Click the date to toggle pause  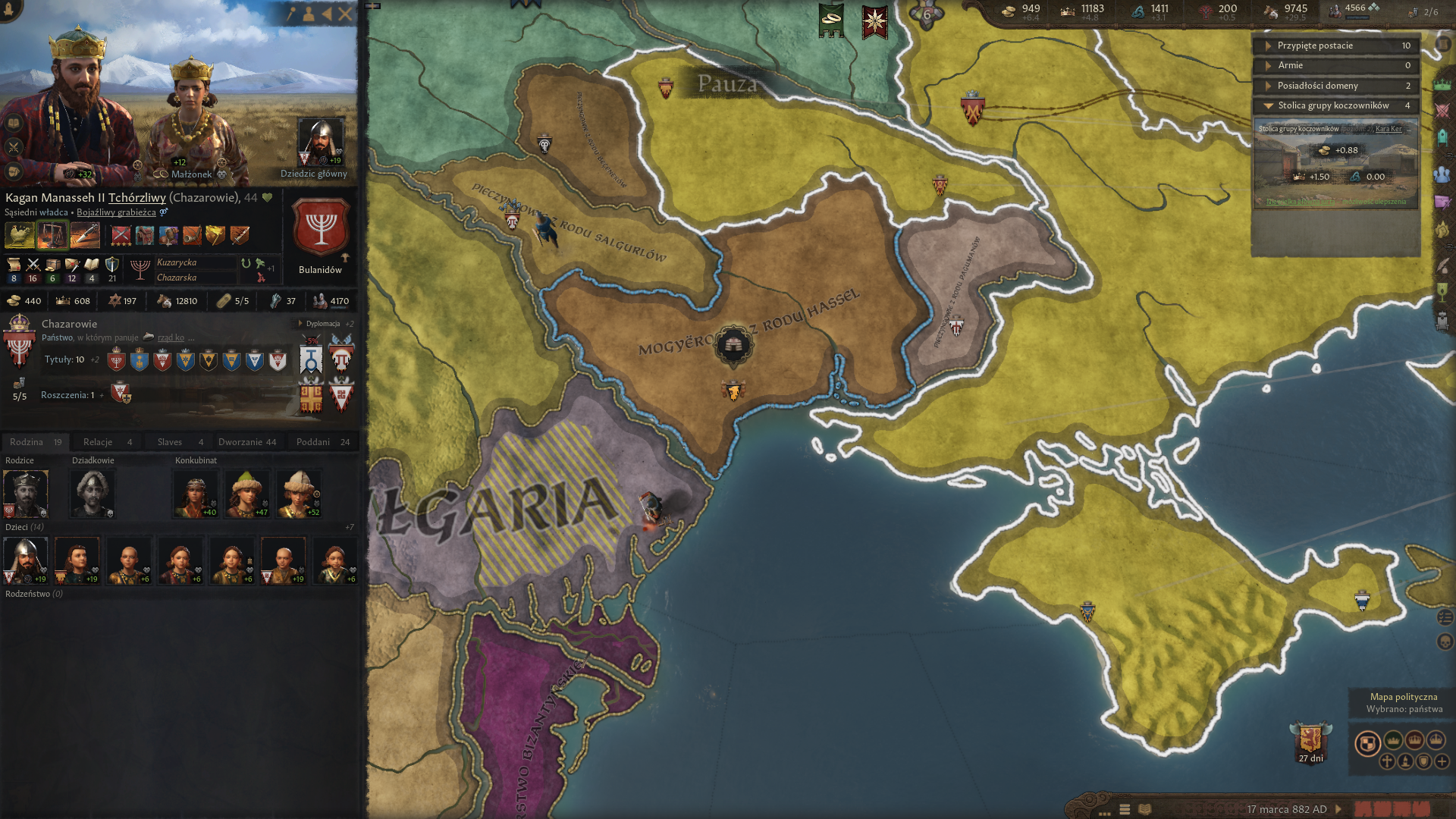tap(1286, 809)
